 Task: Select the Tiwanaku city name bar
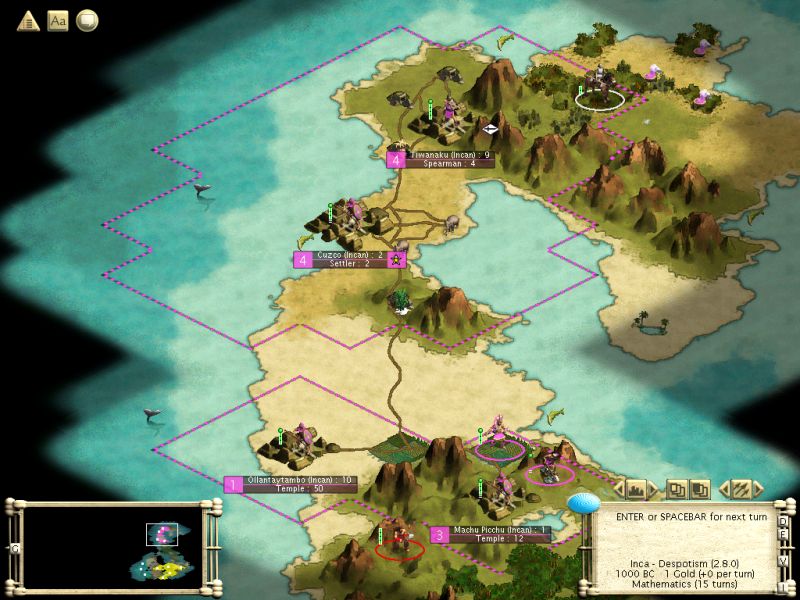448,159
